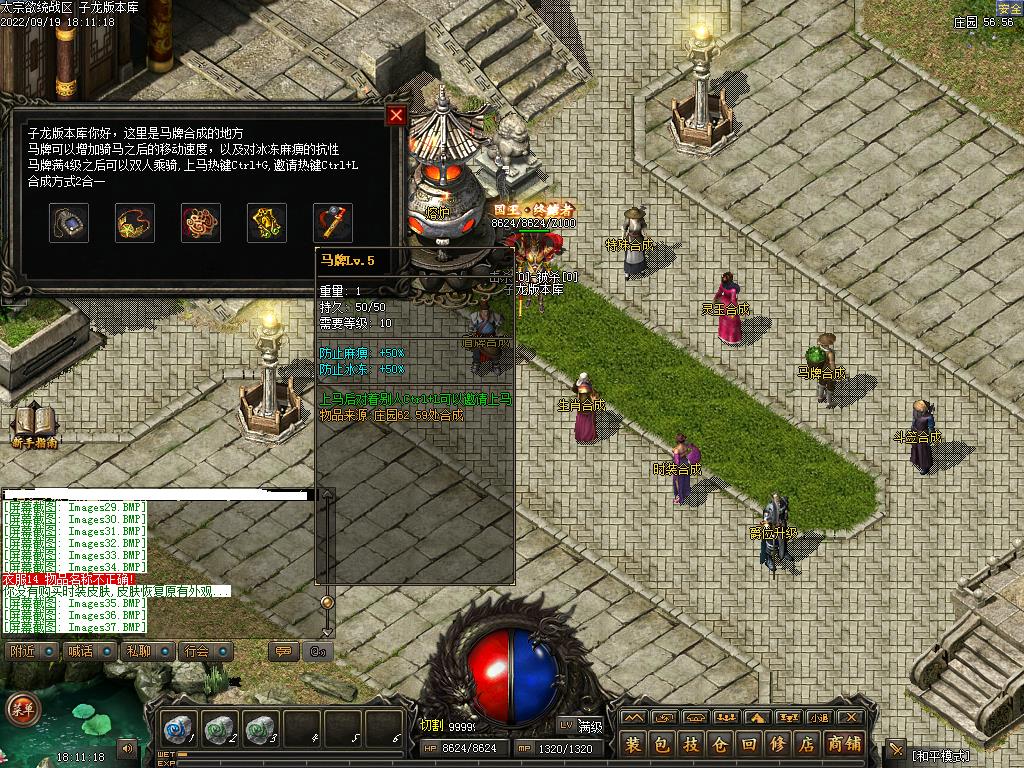1024x768 pixels.
Task: Open the 仓 warehouse storage
Action: click(720, 744)
